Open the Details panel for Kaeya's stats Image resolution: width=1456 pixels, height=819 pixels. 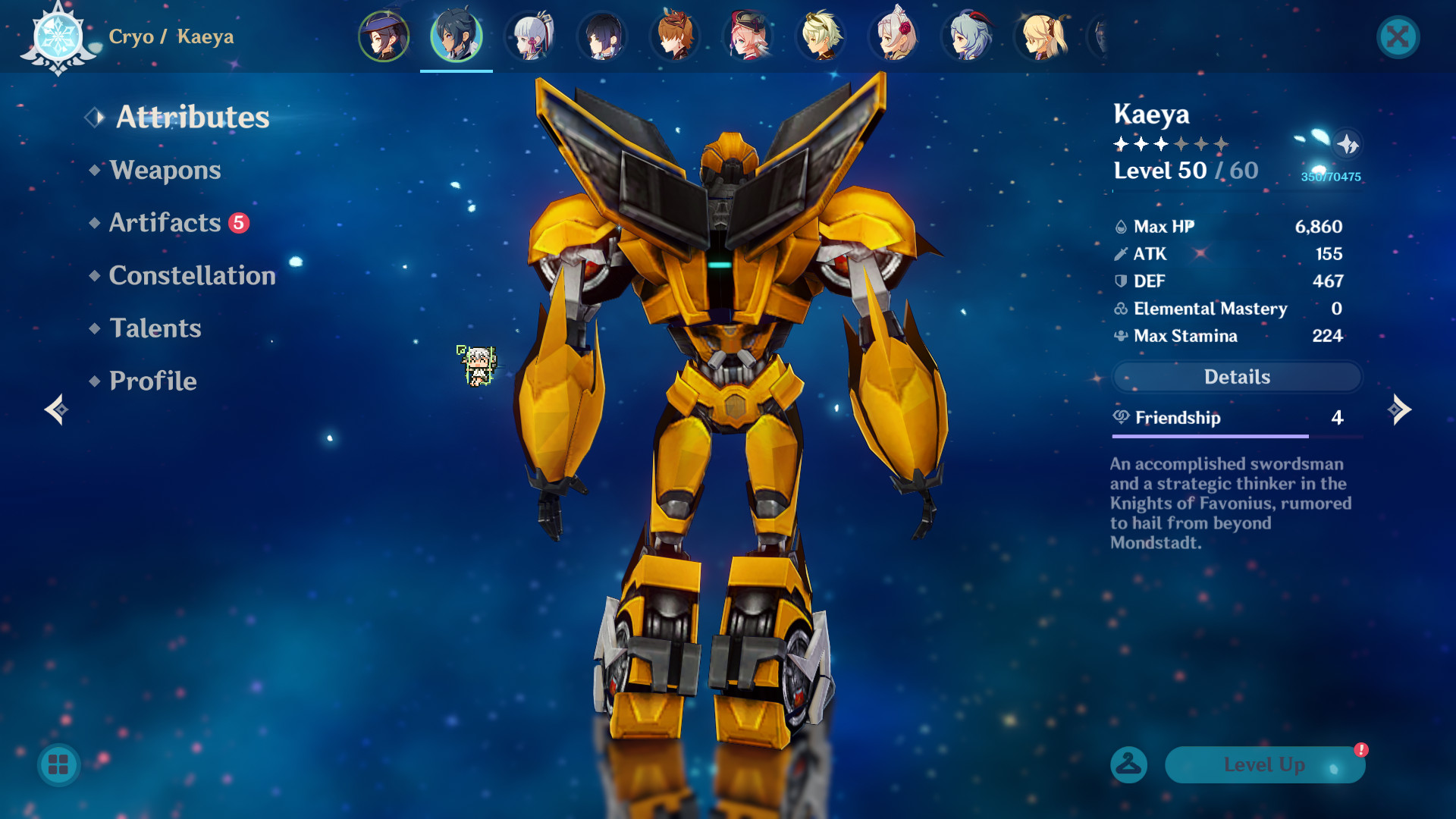click(1235, 377)
